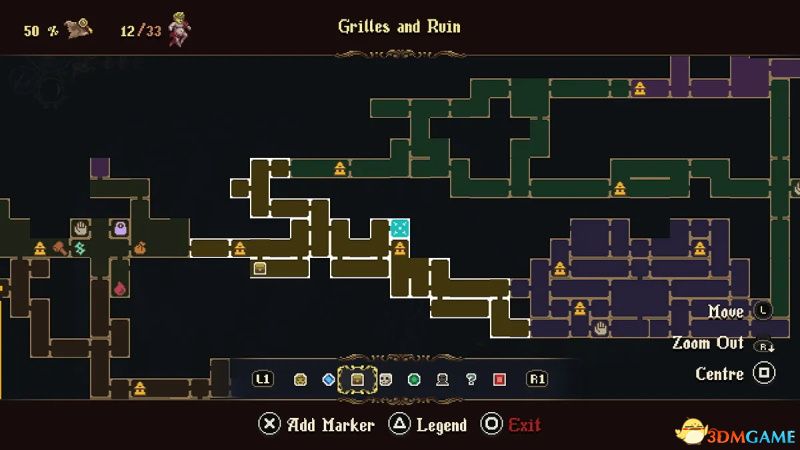Select the highlighted chest marker type
This screenshot has width=800, height=450.
click(356, 380)
